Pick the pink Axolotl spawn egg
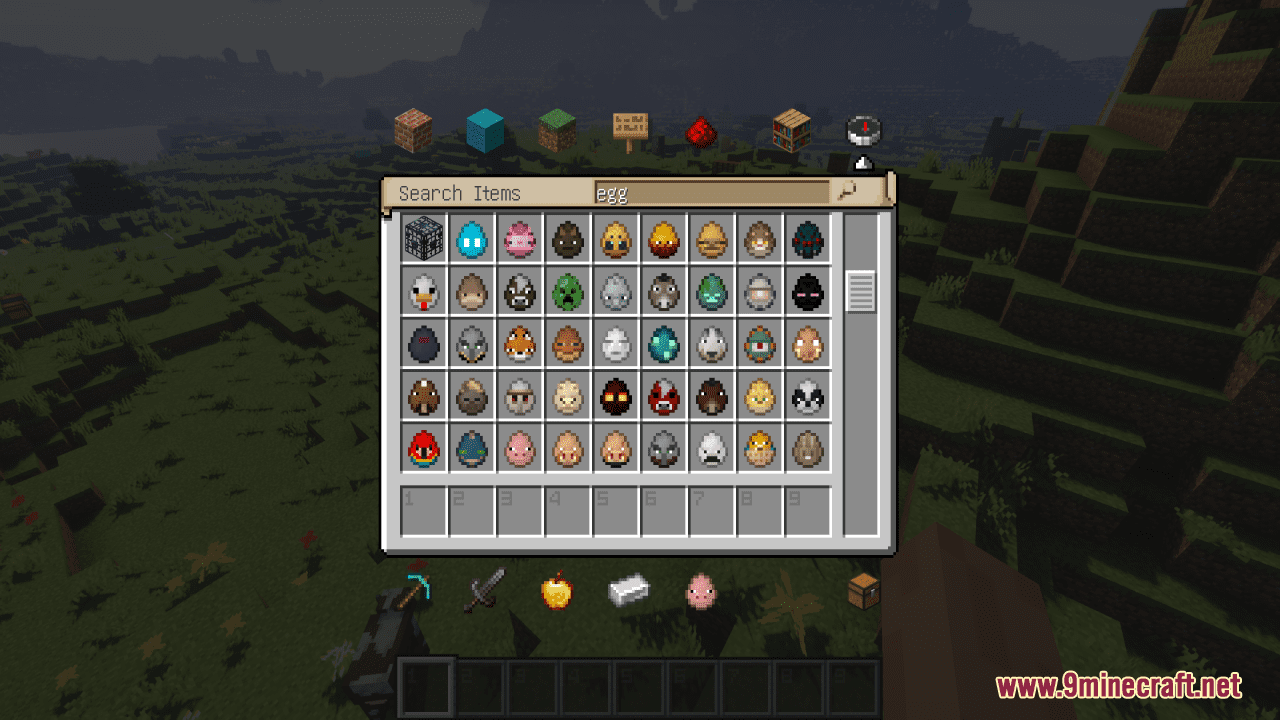Image resolution: width=1280 pixels, height=720 pixels. [520, 239]
